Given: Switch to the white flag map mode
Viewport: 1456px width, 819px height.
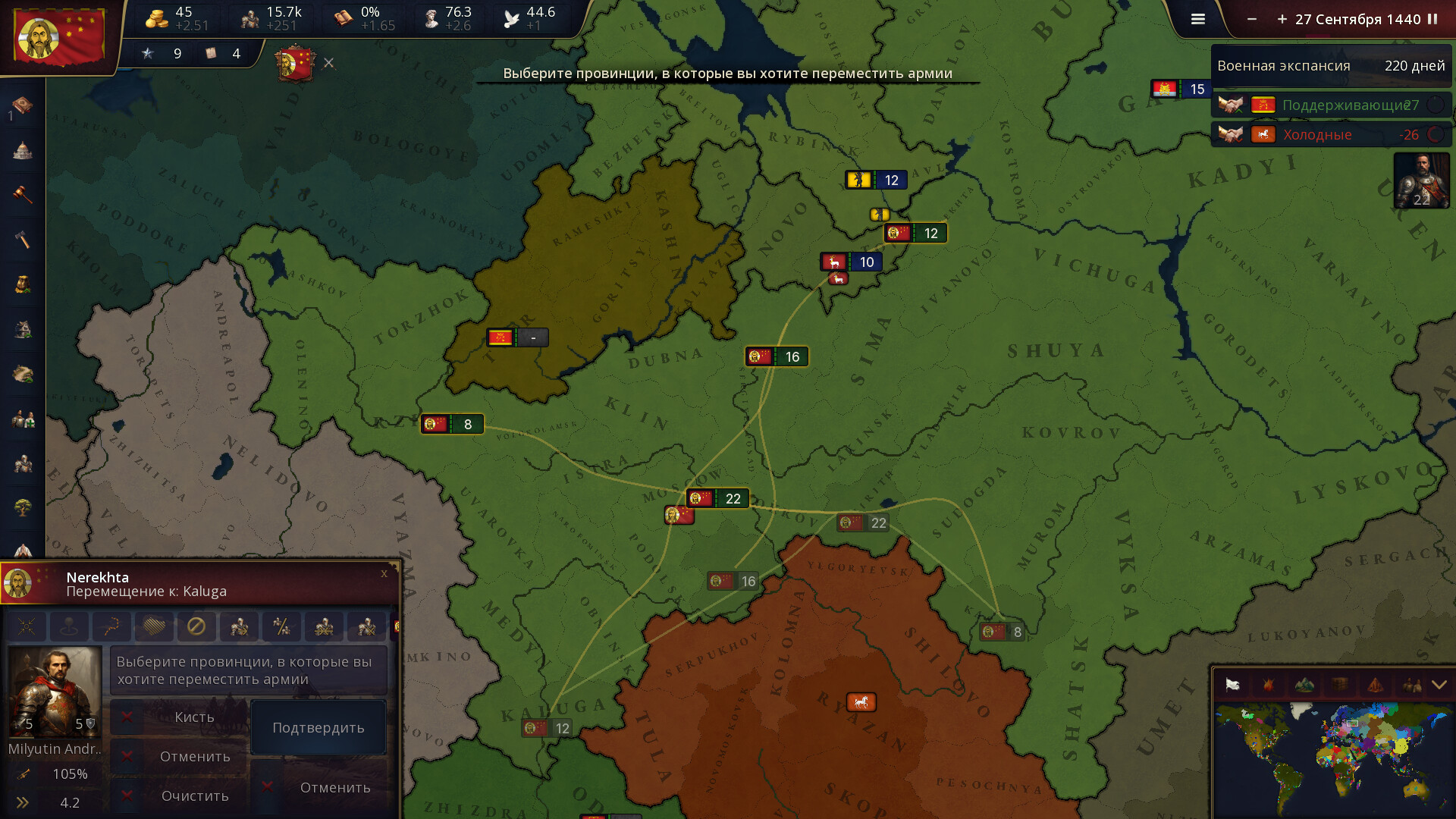Looking at the screenshot, I should 1232,686.
